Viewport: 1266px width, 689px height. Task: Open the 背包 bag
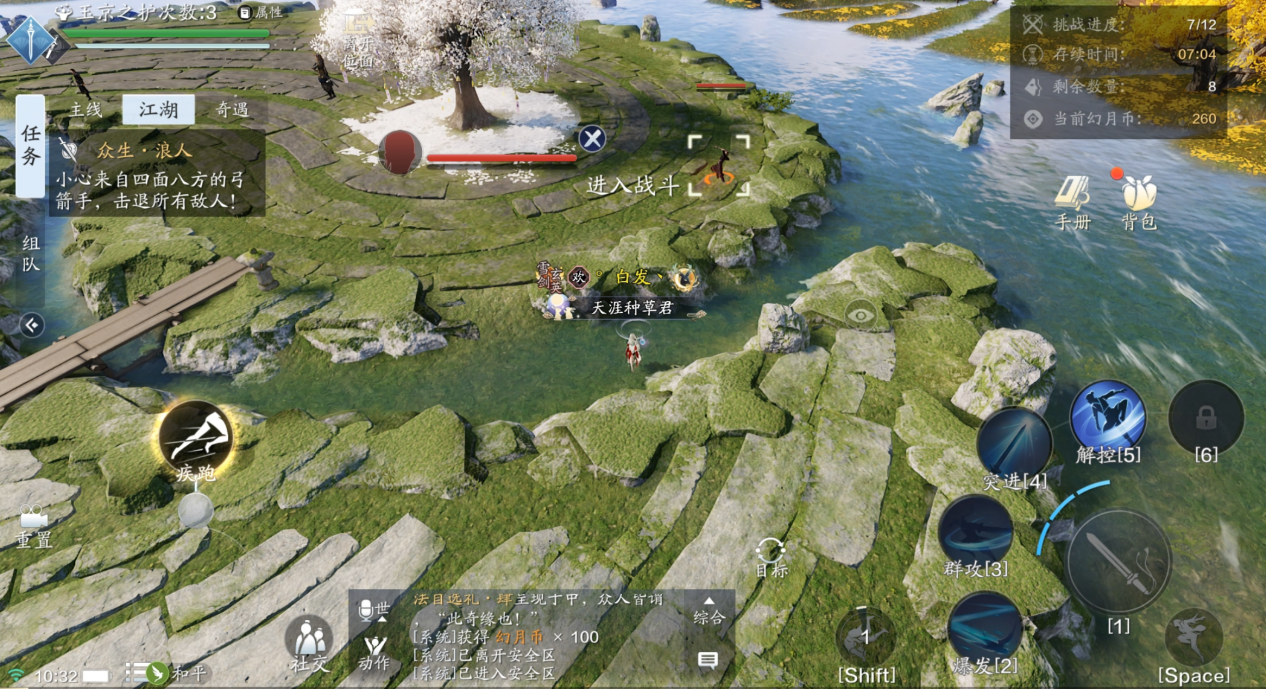tap(1138, 201)
